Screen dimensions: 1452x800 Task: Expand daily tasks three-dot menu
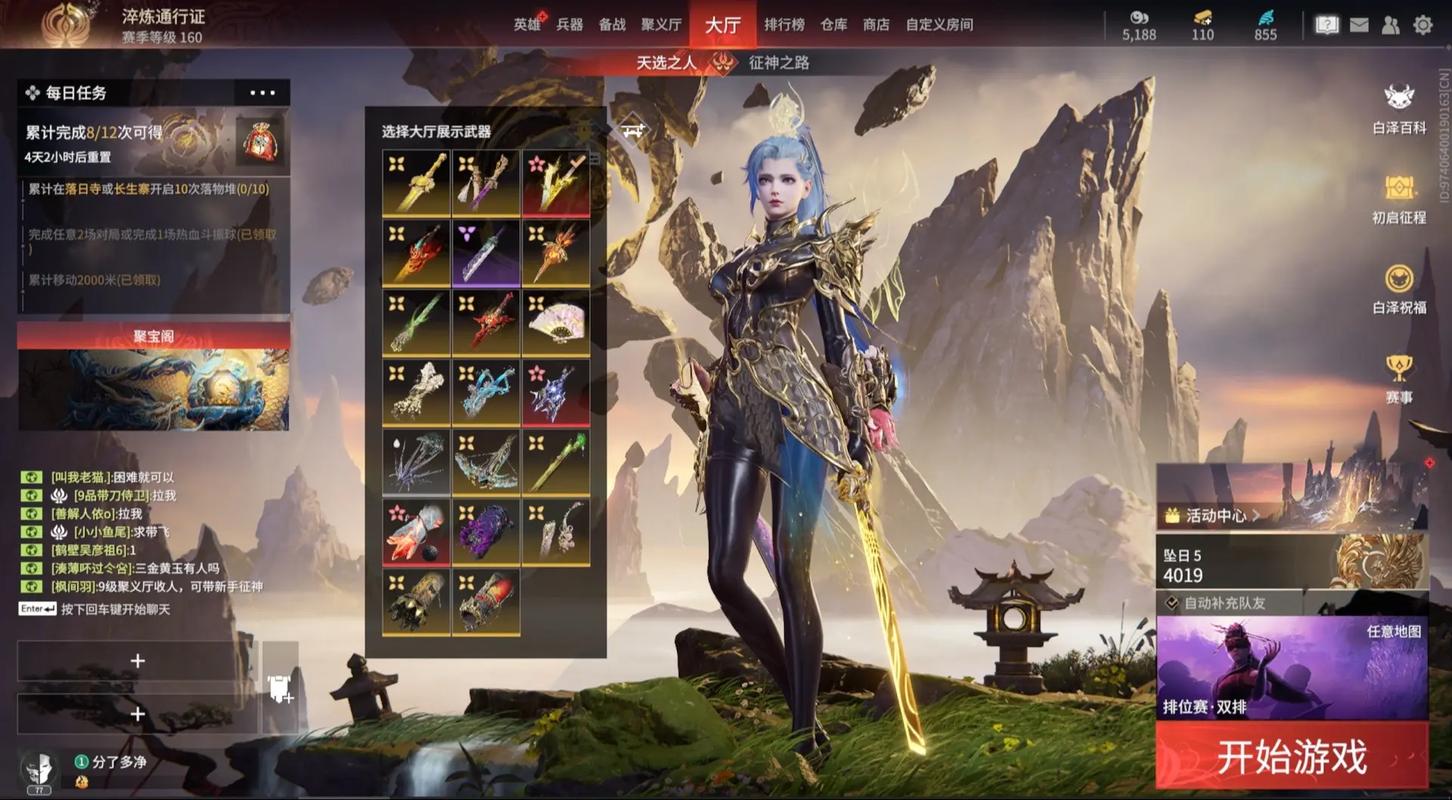[x=262, y=93]
